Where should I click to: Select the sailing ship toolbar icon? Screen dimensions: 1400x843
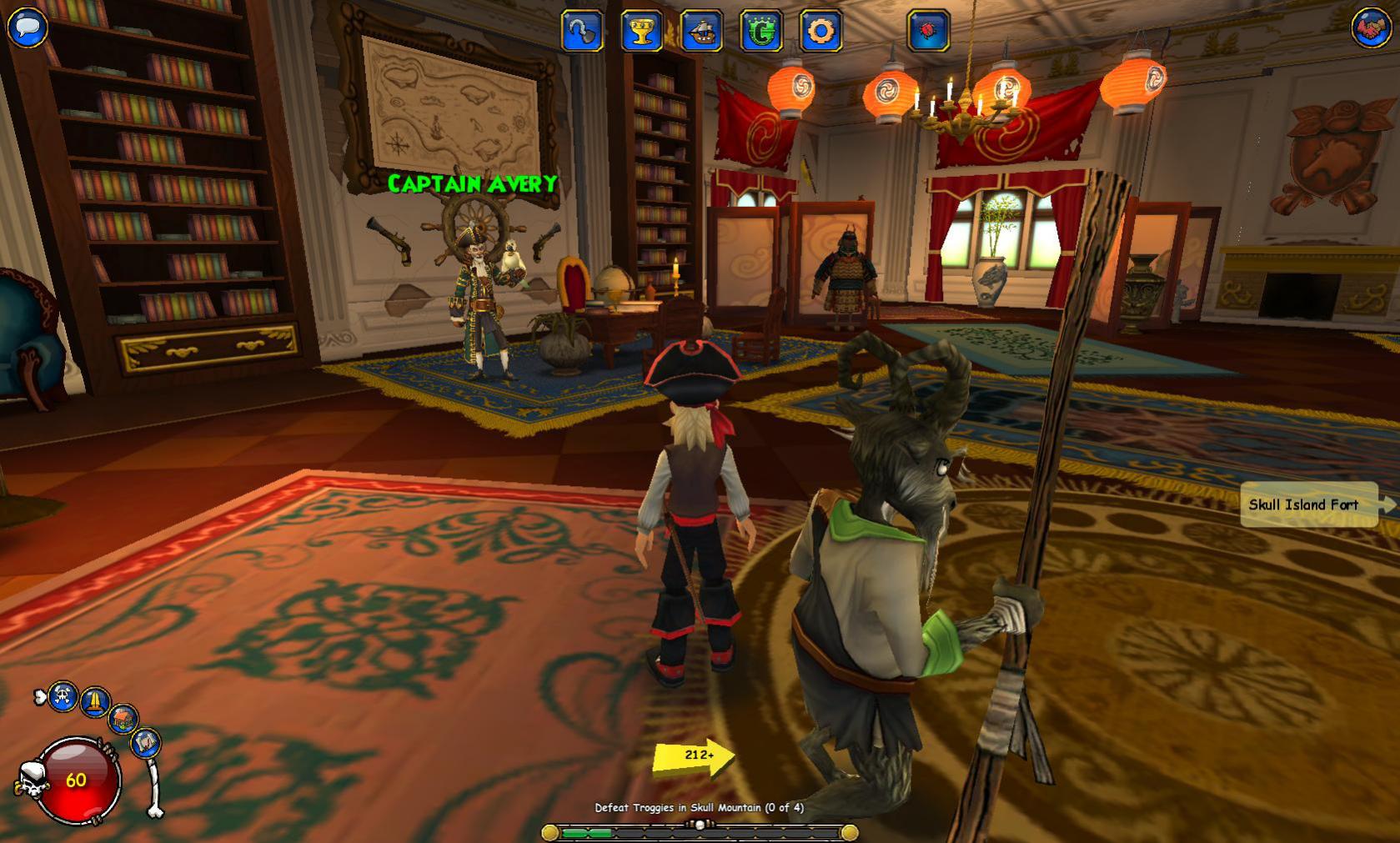(x=701, y=33)
